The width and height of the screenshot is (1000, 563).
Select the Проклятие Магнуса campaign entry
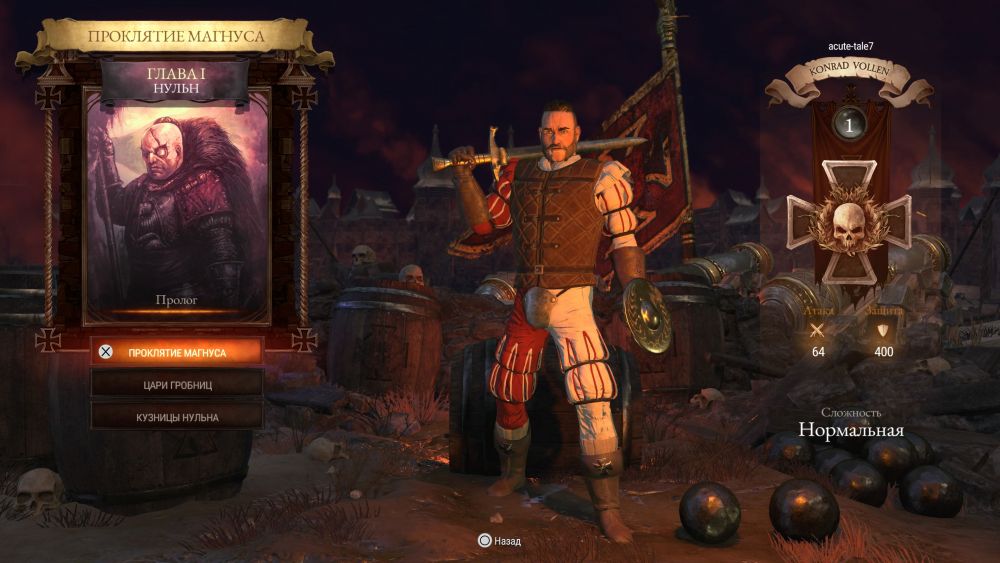(x=177, y=352)
